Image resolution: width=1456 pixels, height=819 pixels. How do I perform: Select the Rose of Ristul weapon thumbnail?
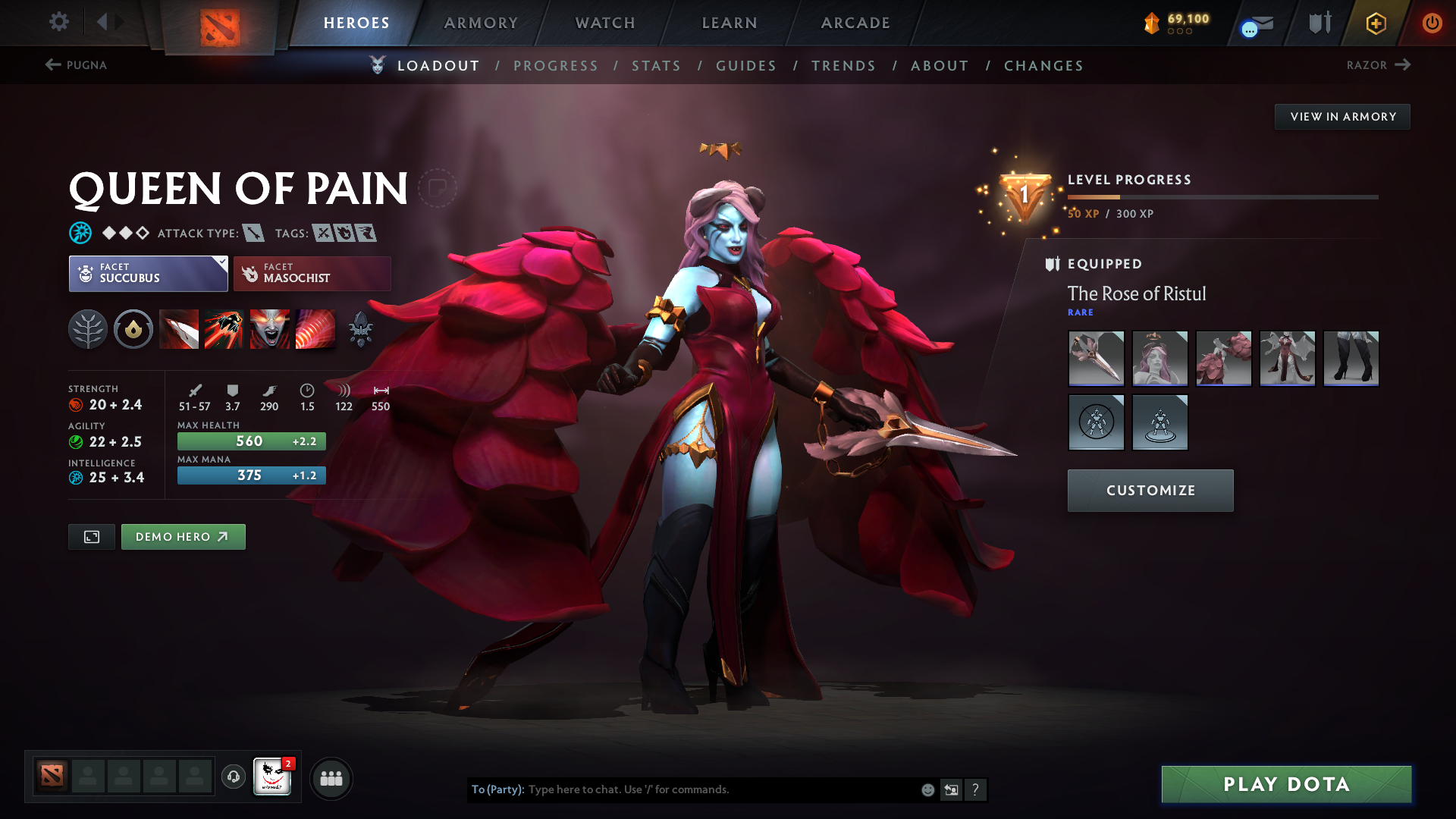[x=1096, y=358]
